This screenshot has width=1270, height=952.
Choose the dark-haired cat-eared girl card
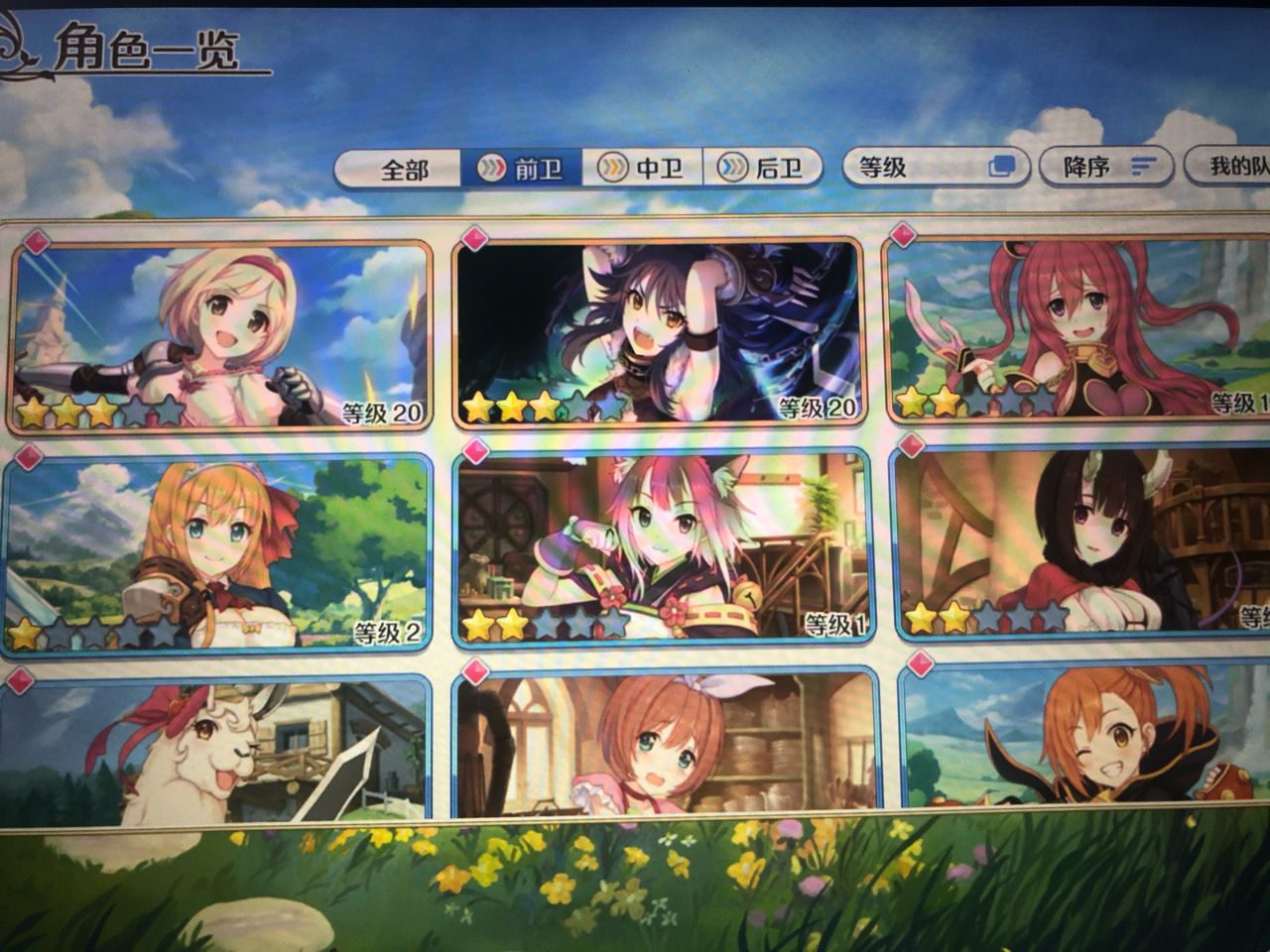pyautogui.click(x=657, y=333)
